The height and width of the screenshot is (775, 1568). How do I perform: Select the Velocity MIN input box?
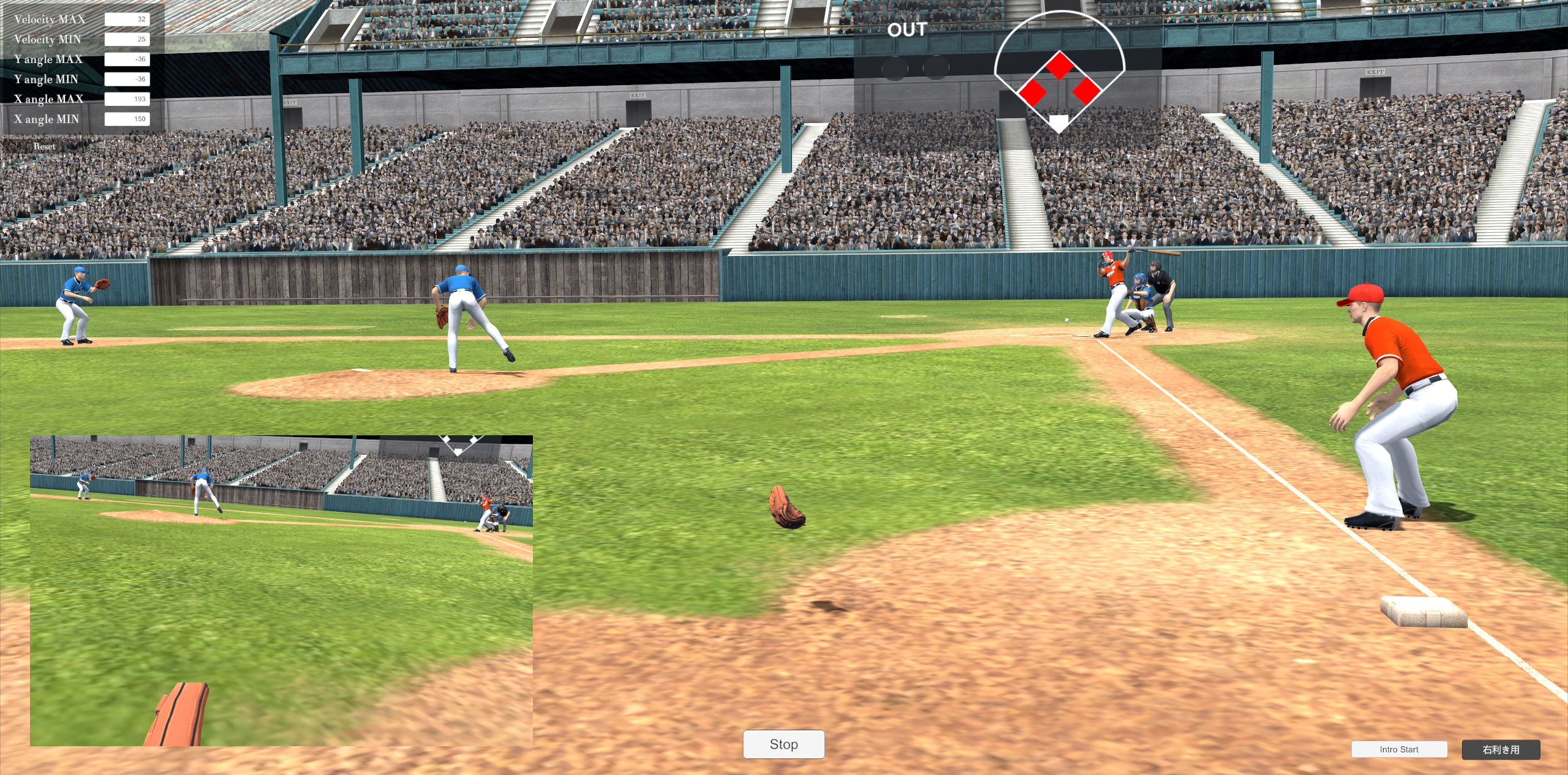pos(127,39)
